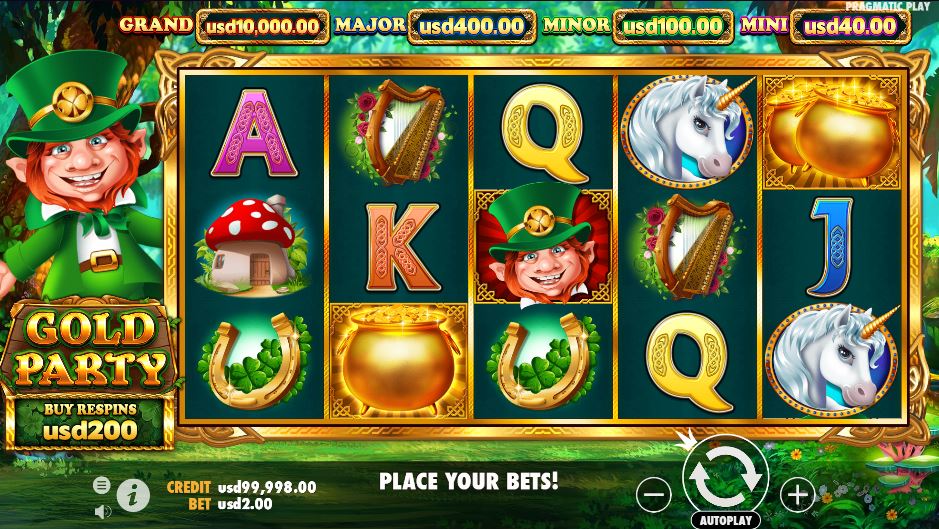Increase the bet with the plus button
Image resolution: width=939 pixels, height=529 pixels.
point(797,492)
